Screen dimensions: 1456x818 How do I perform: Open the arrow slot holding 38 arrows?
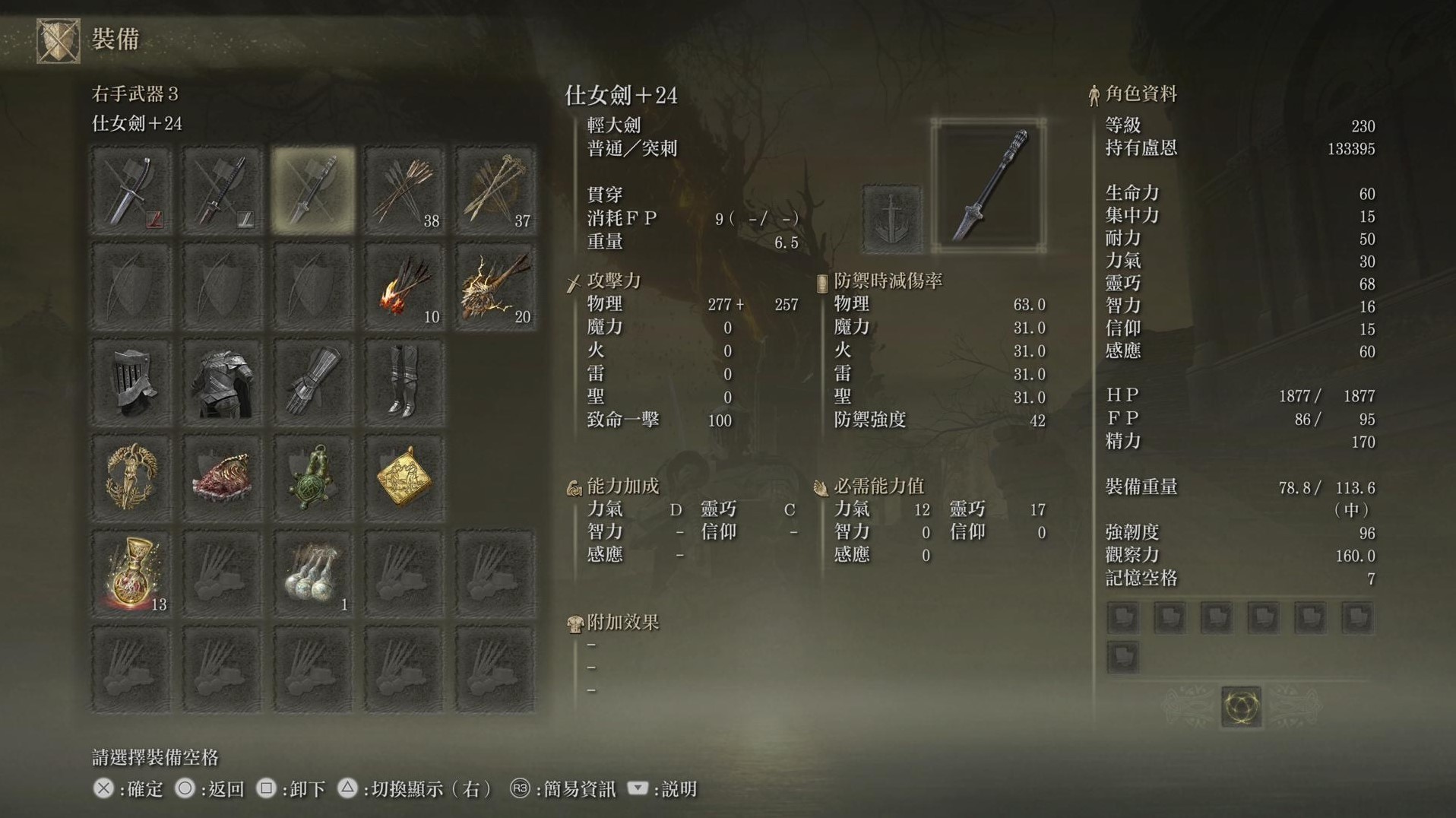point(404,190)
